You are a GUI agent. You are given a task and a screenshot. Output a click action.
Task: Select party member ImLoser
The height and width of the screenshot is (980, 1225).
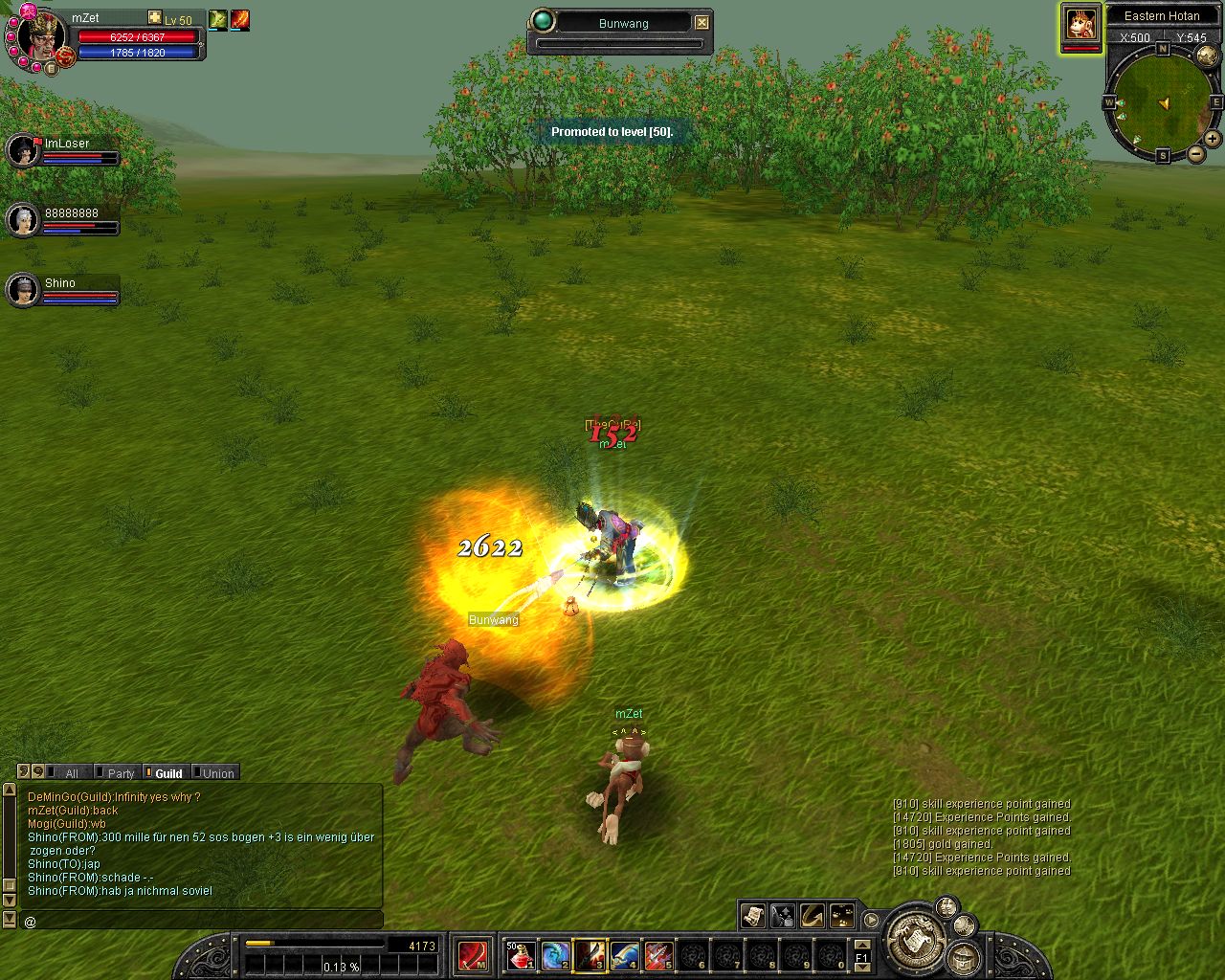point(23,150)
